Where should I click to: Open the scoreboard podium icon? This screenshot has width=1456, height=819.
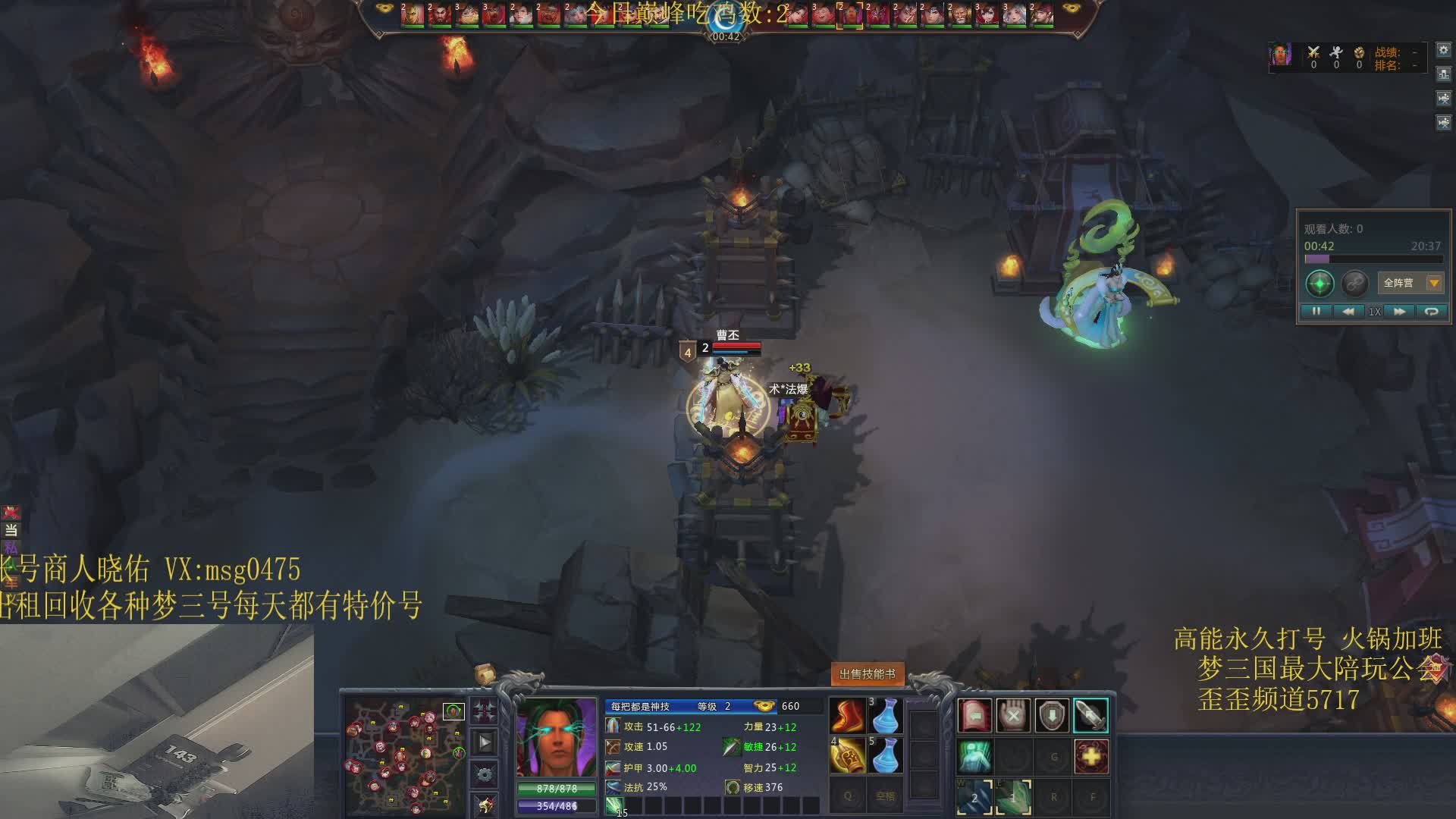pos(1443,74)
